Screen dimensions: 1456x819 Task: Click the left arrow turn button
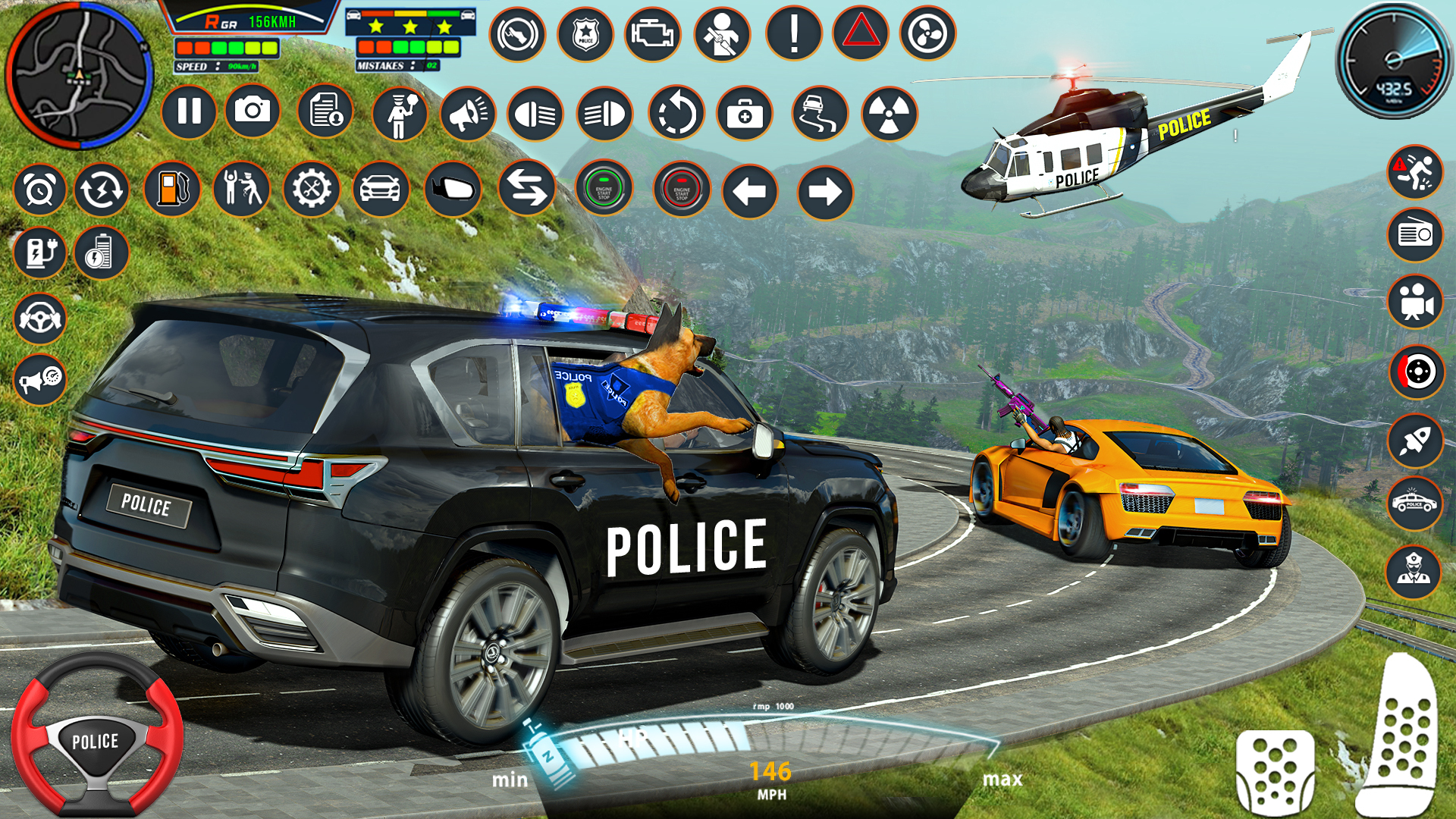click(x=750, y=191)
